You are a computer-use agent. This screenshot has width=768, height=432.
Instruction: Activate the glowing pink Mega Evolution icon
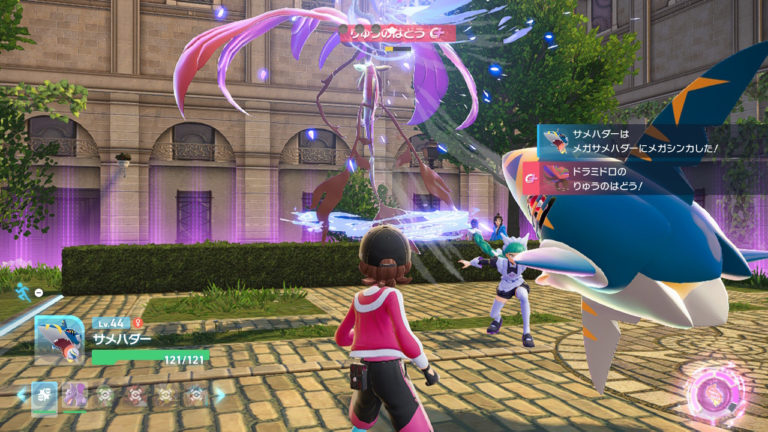point(714,390)
